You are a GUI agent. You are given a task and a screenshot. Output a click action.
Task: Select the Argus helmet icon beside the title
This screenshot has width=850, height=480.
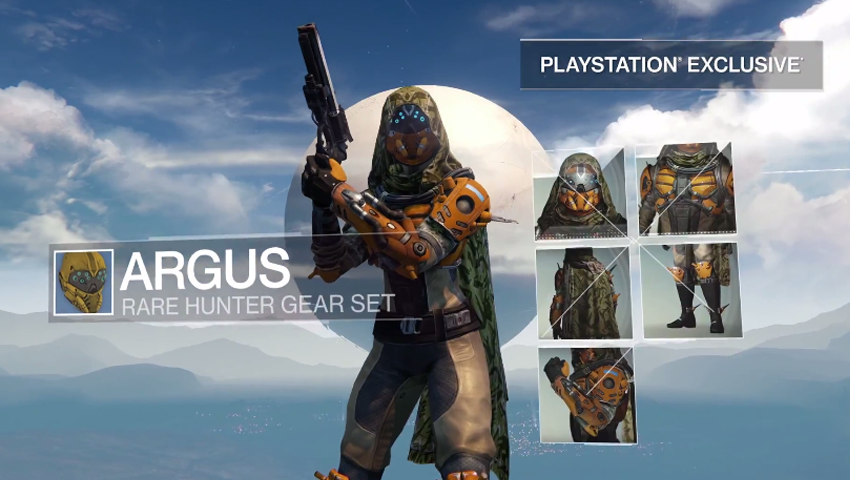83,283
